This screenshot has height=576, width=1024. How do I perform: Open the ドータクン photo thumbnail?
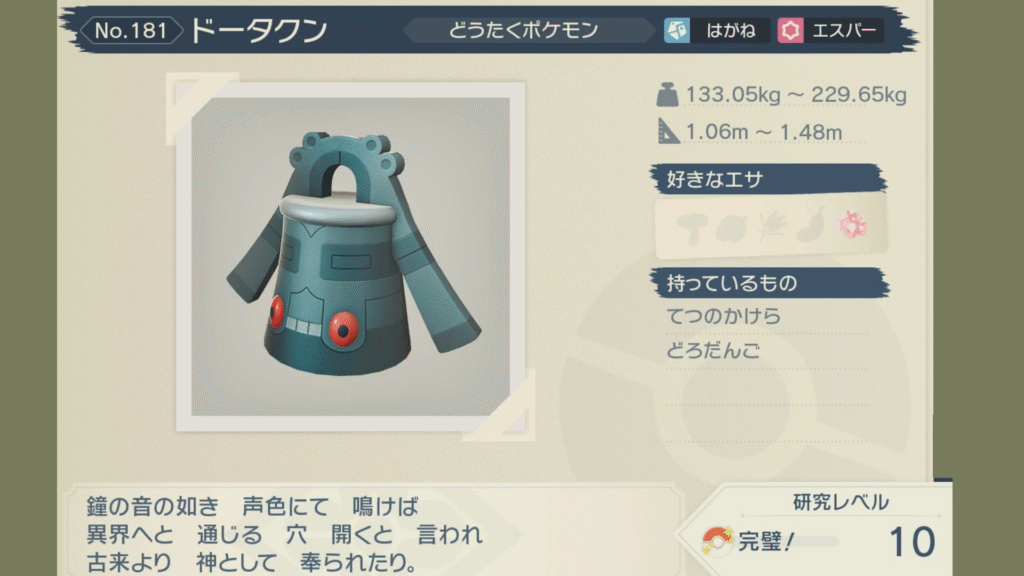(x=350, y=259)
